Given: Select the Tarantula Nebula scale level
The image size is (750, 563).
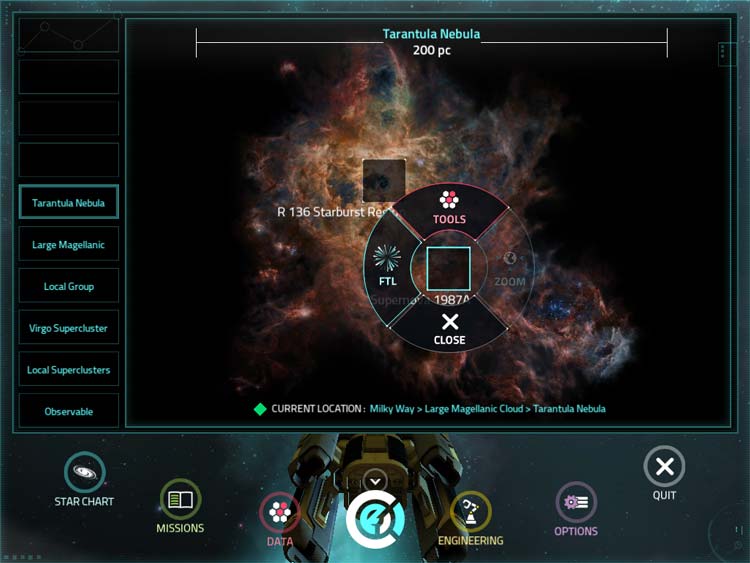Looking at the screenshot, I should pos(69,203).
